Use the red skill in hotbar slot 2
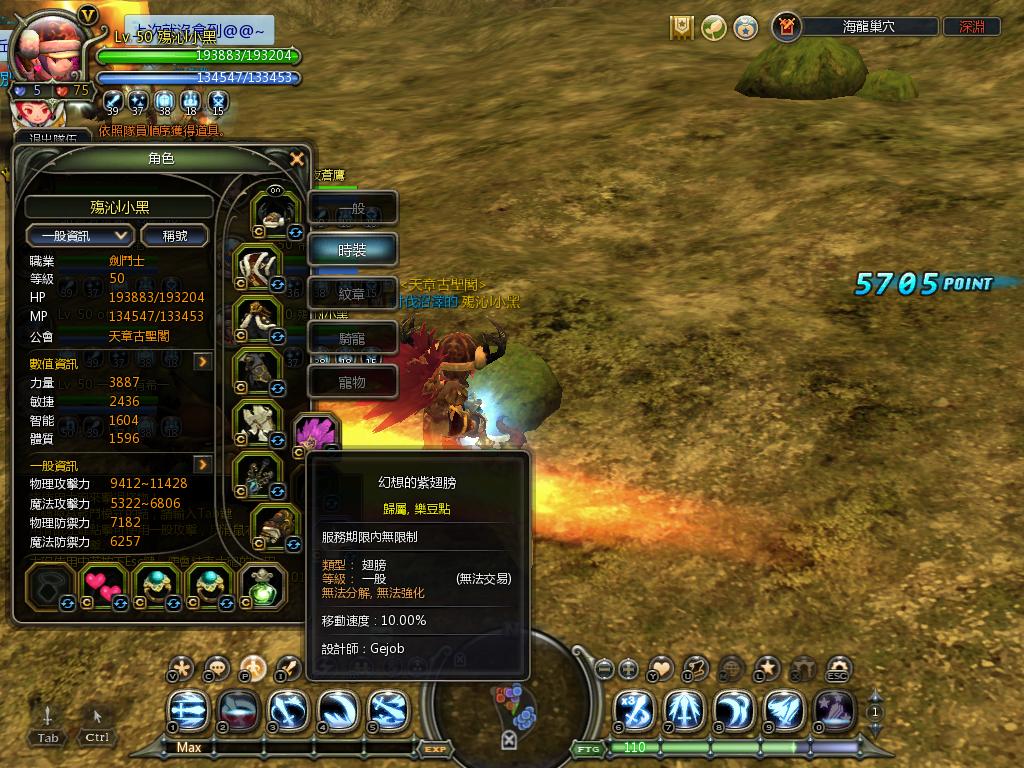 click(239, 710)
